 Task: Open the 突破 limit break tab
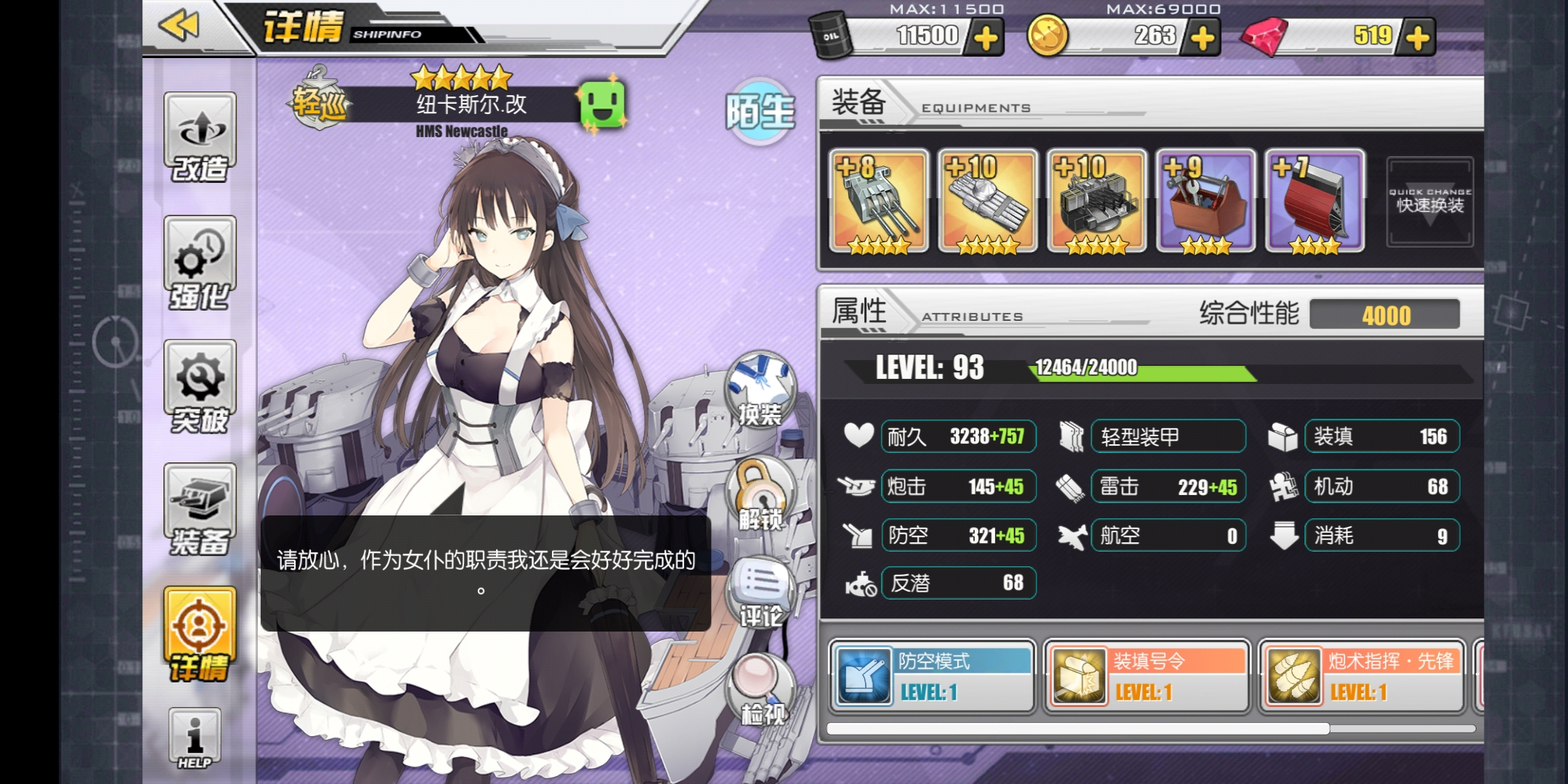point(200,386)
